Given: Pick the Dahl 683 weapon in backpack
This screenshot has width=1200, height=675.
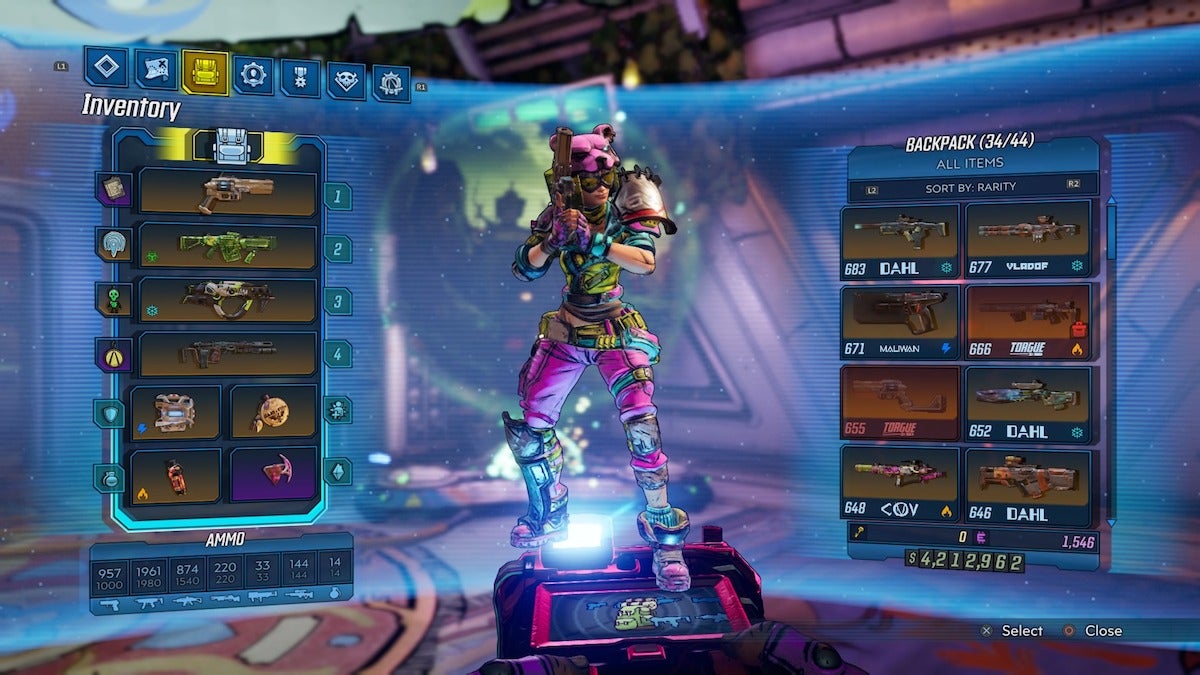Looking at the screenshot, I should (x=900, y=241).
